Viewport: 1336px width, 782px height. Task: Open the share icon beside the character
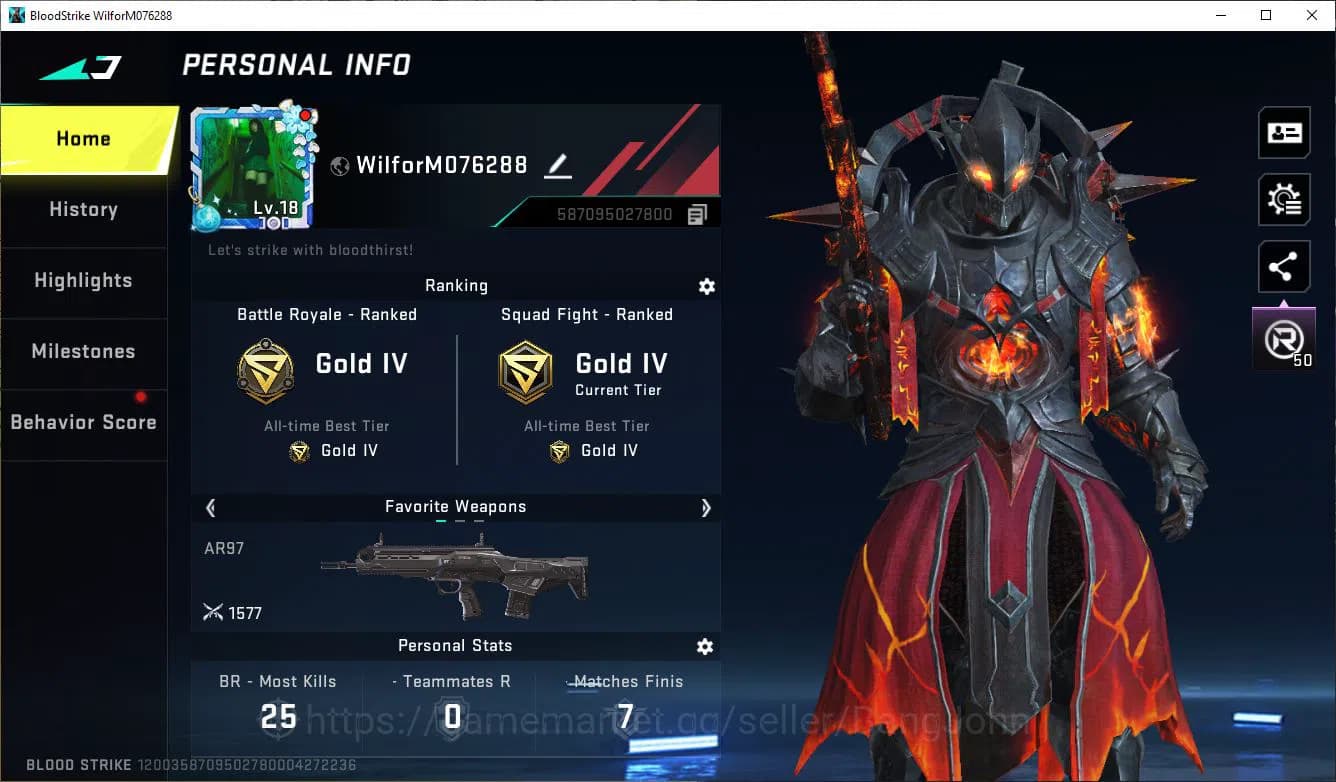pyautogui.click(x=1284, y=266)
